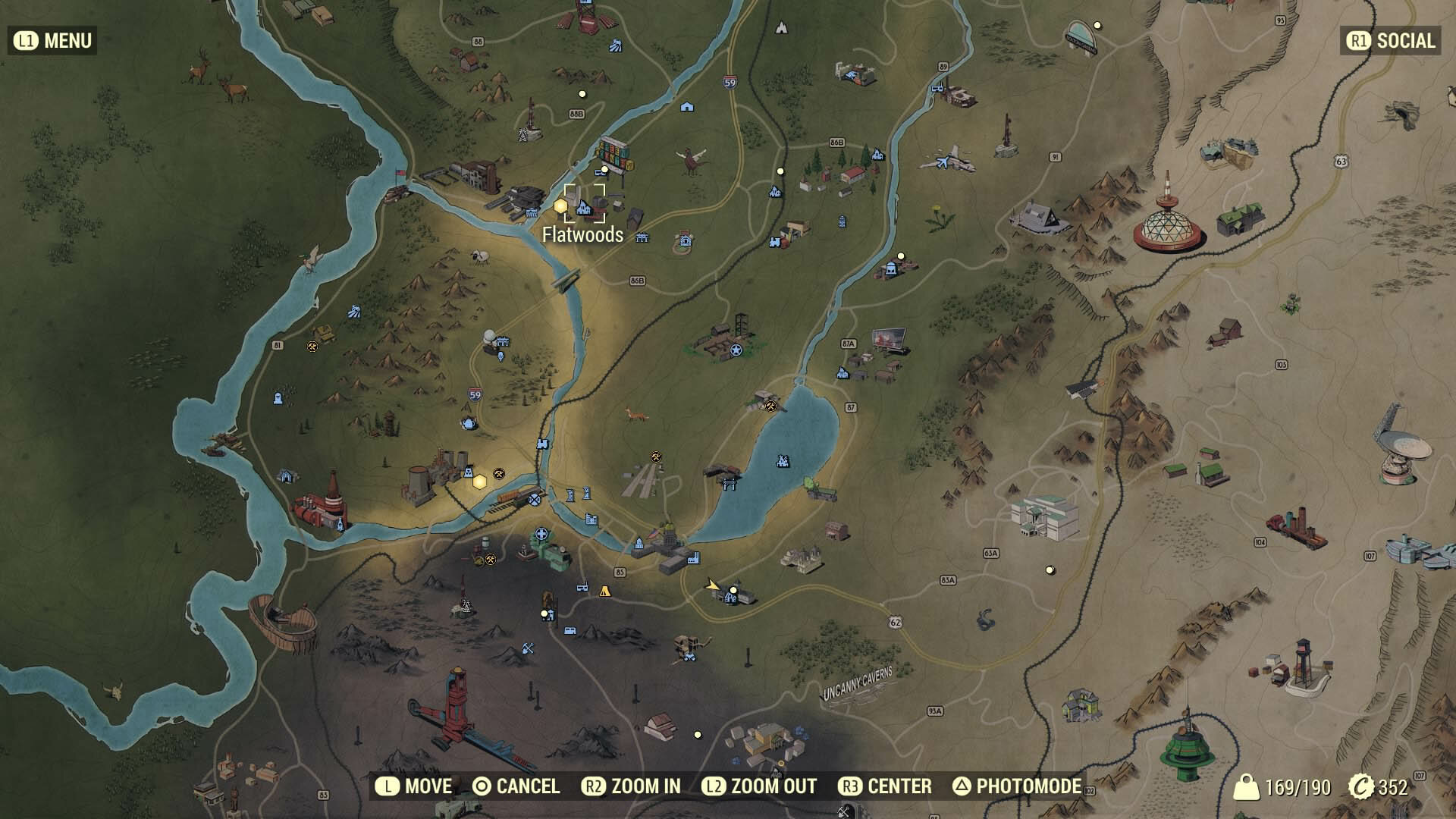Select the quest hexagon near the power plant
The height and width of the screenshot is (819, 1456).
click(479, 482)
